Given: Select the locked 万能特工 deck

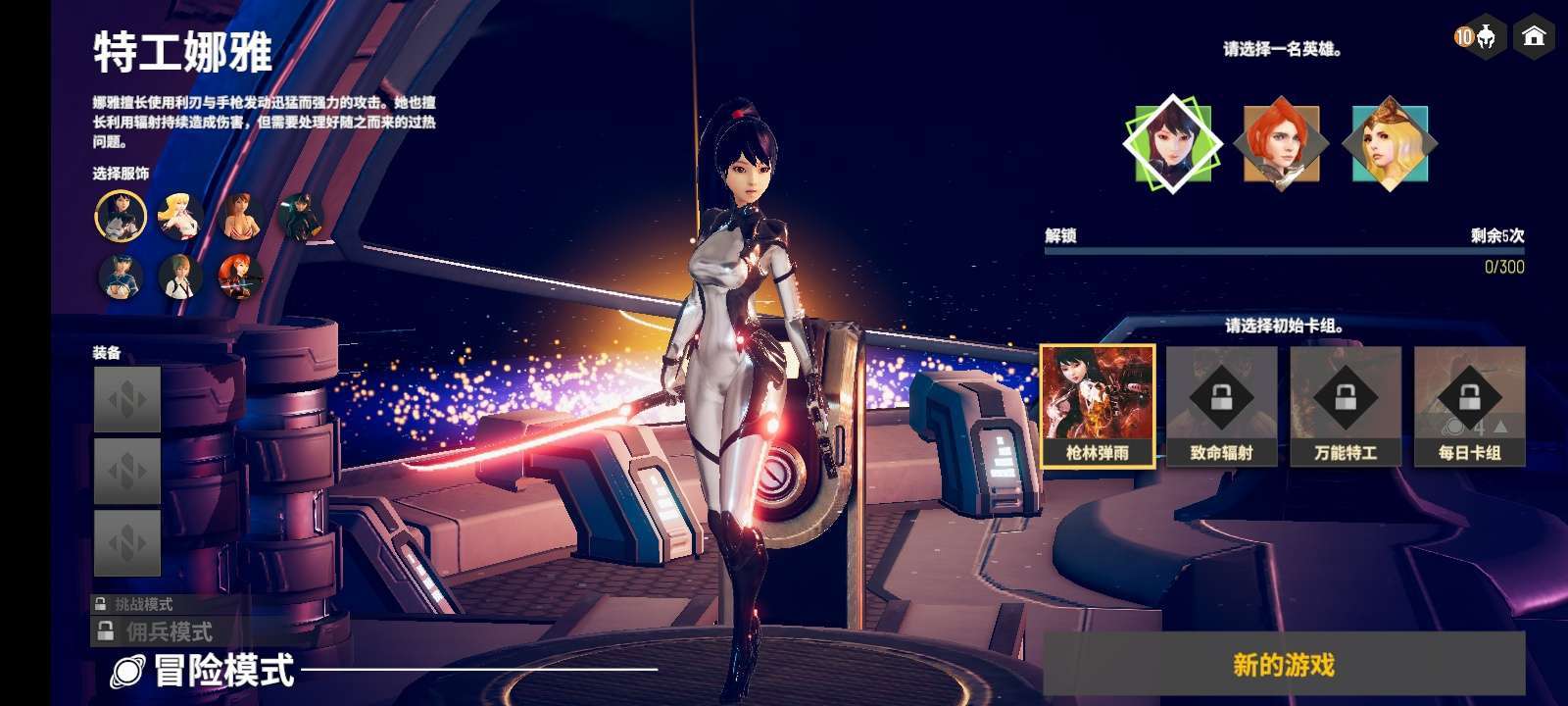Looking at the screenshot, I should click(1345, 404).
